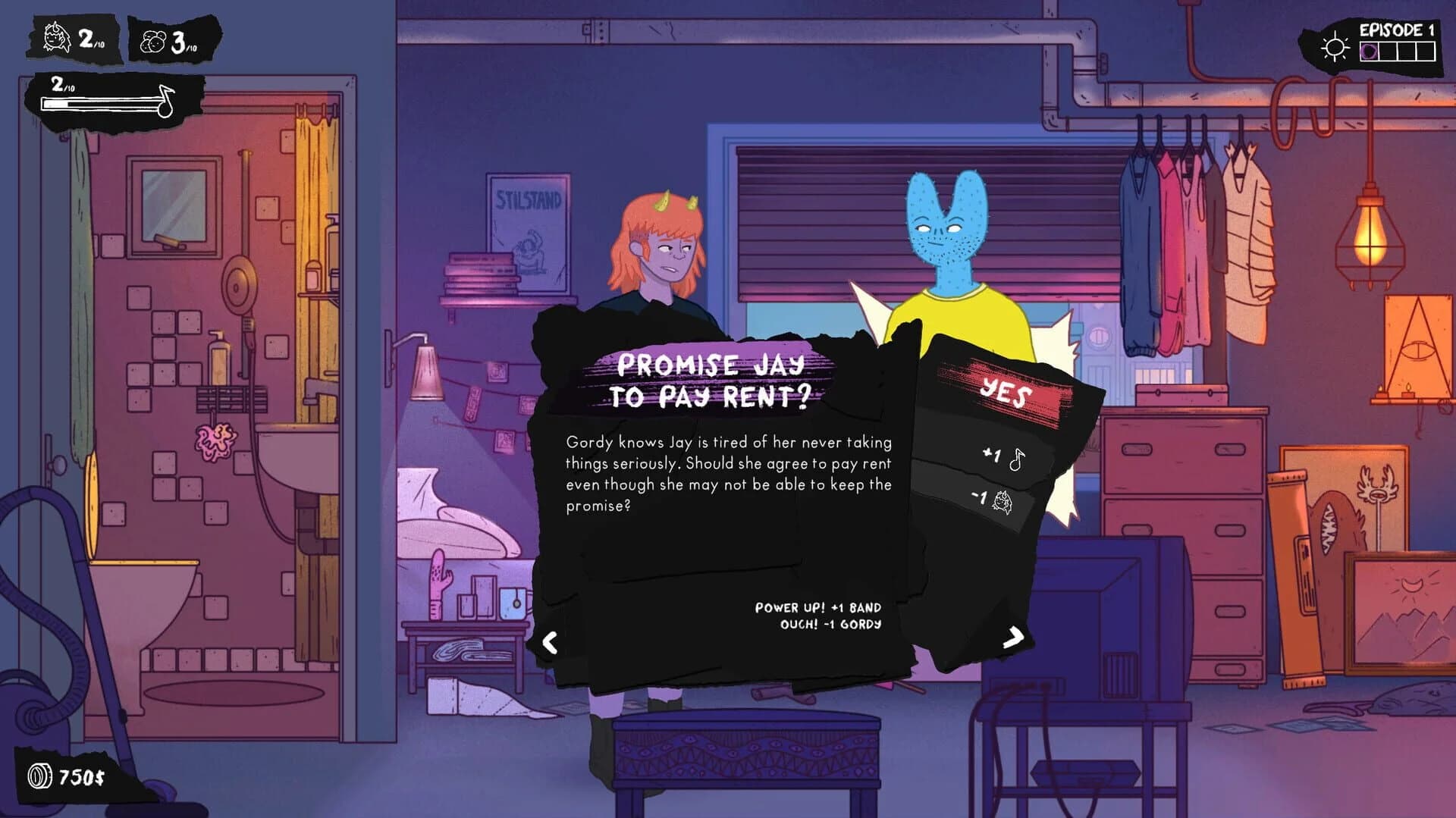Open the previous choice with the left chevron
The width and height of the screenshot is (1456, 818).
pos(548,642)
